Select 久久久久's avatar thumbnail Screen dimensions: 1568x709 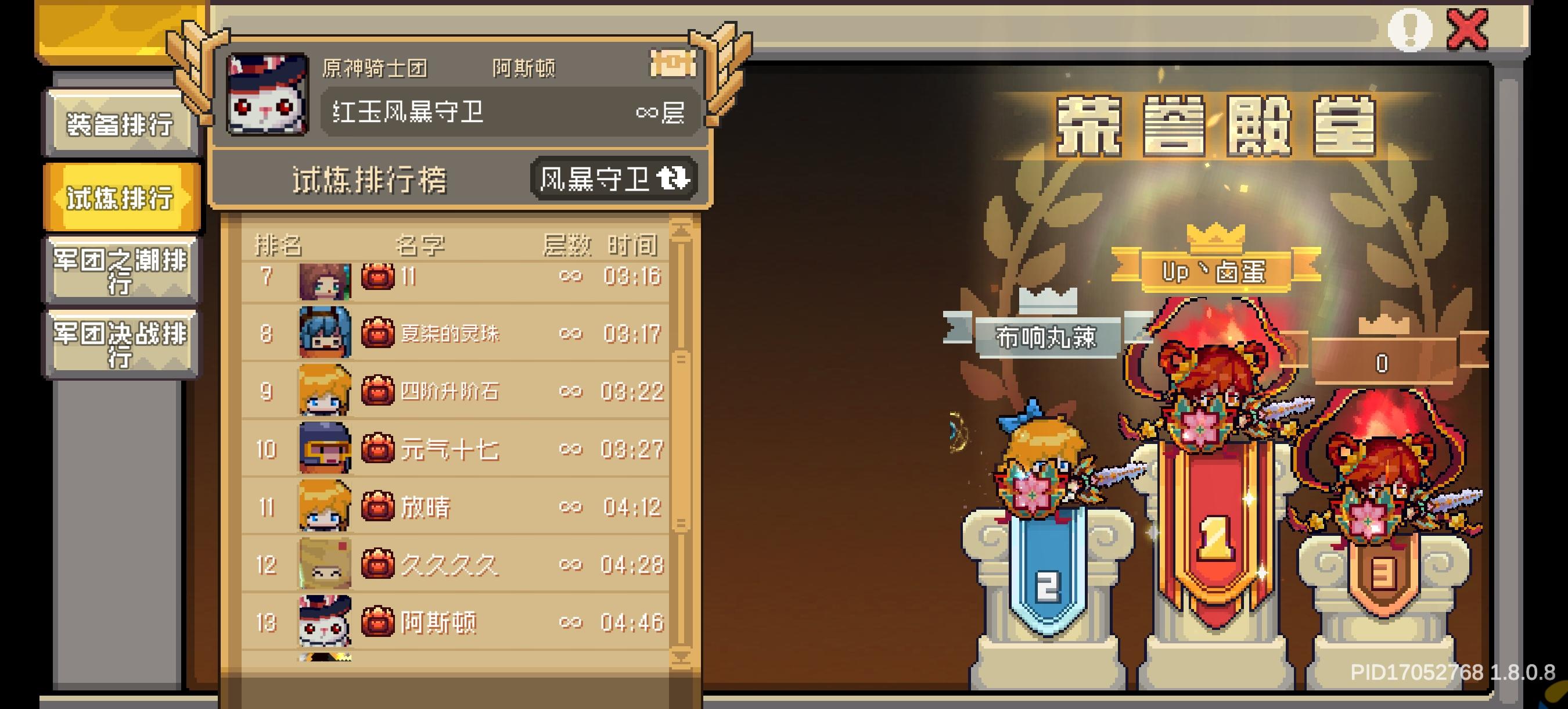click(325, 565)
